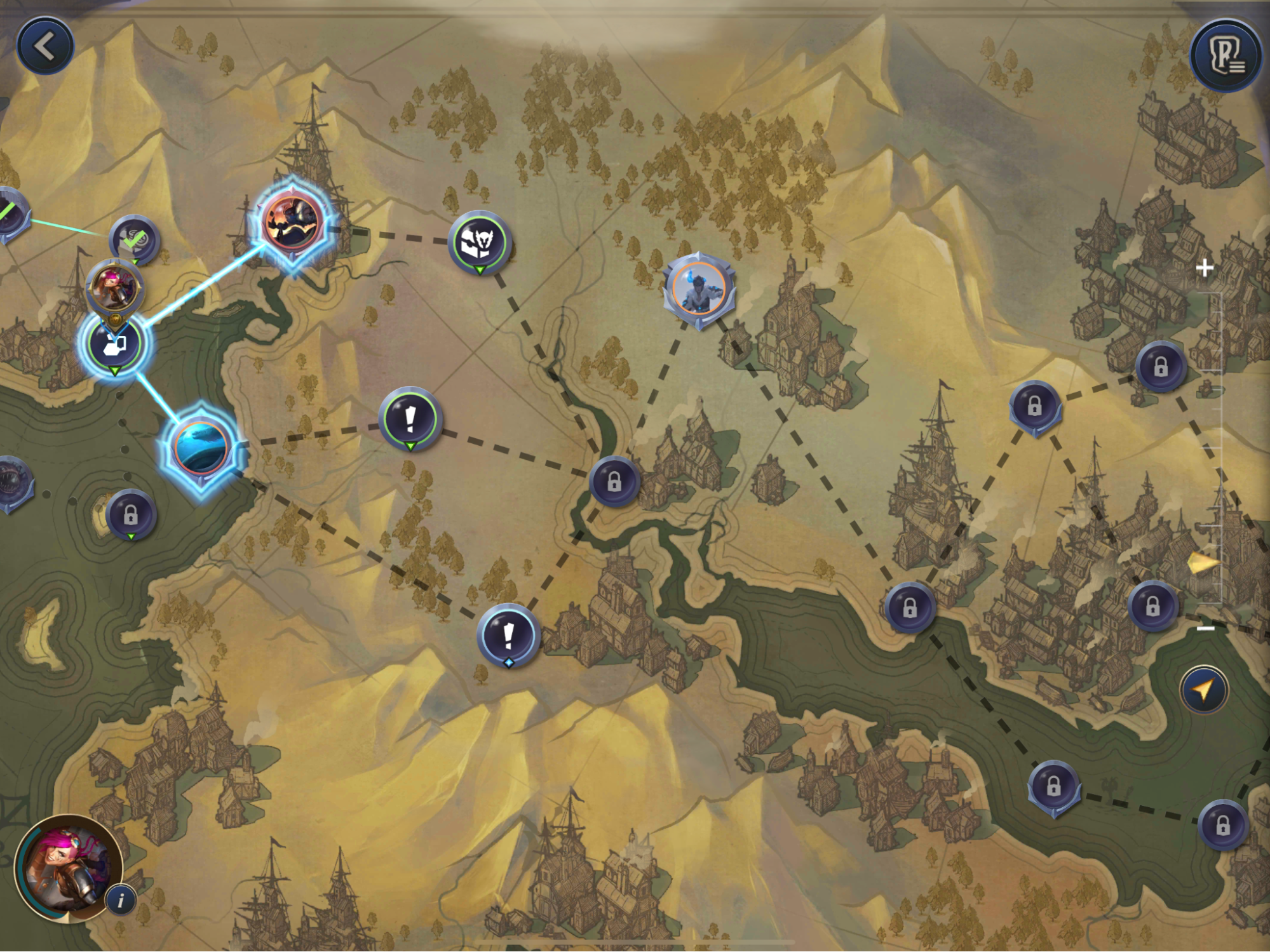
Task: Choose the wolf and chest node
Action: [x=480, y=241]
